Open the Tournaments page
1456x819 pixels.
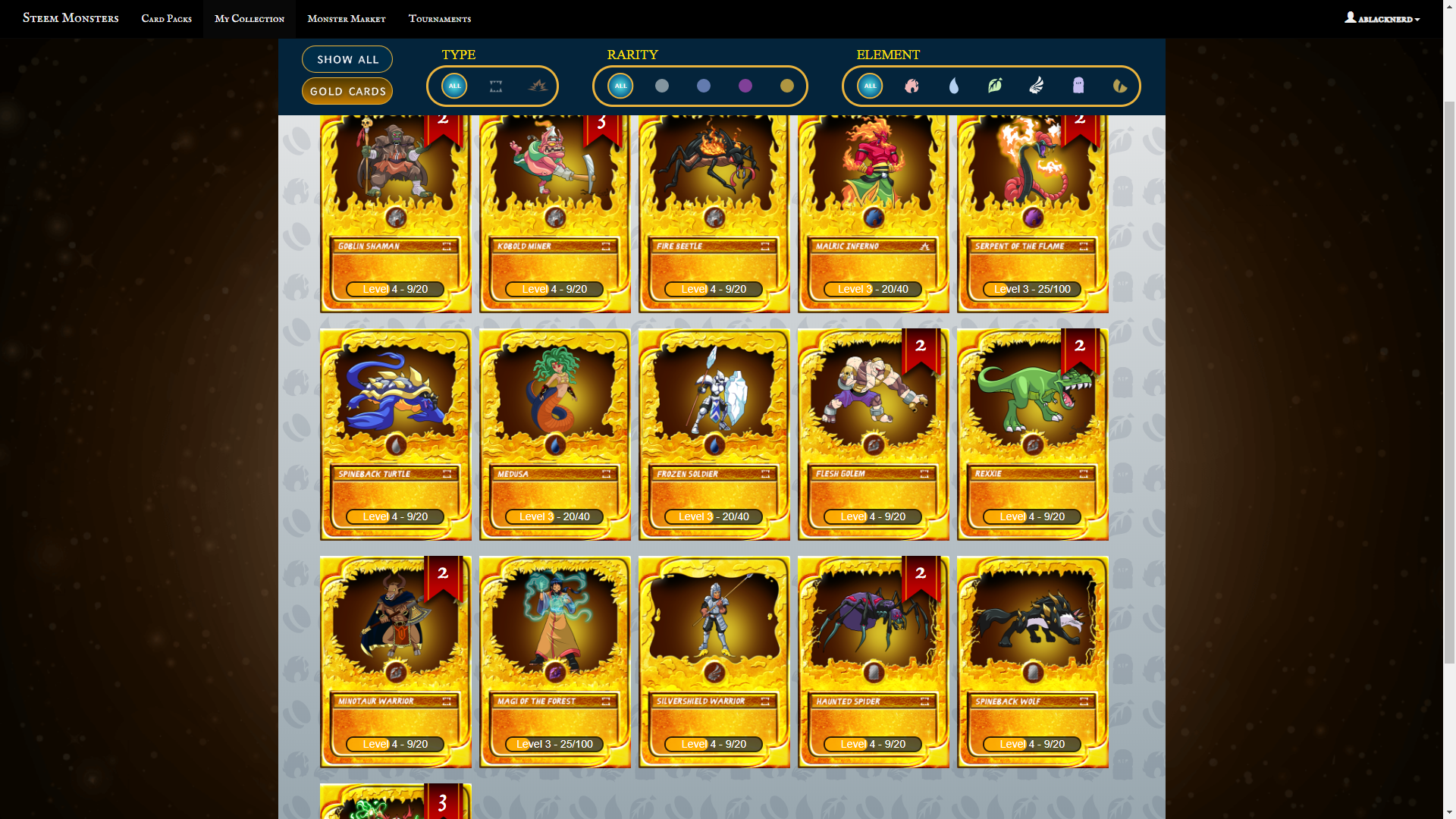pyautogui.click(x=440, y=18)
